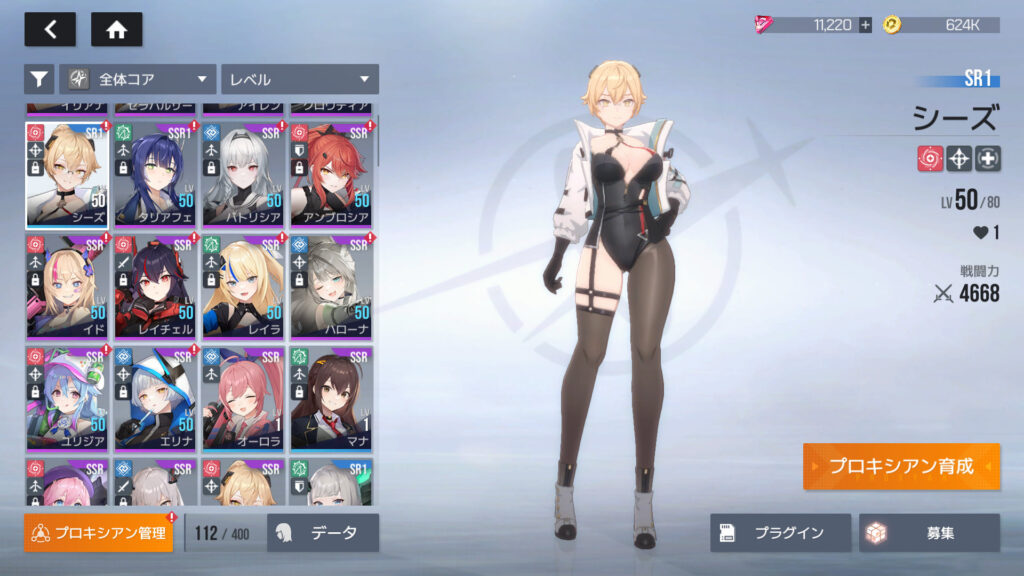Open the レベル sort dropdown

[x=299, y=79]
